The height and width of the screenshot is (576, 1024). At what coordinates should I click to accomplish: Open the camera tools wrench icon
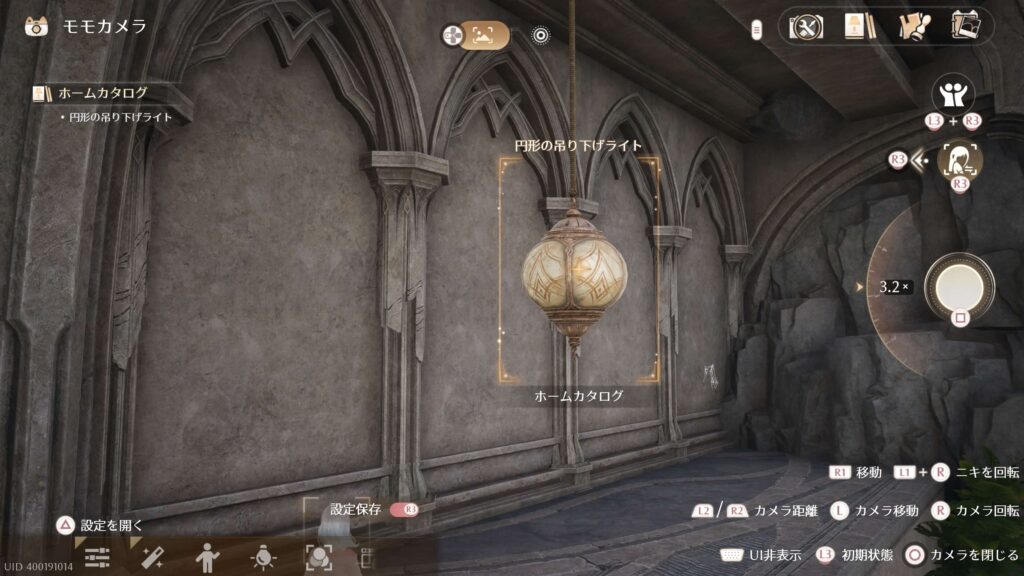point(805,26)
